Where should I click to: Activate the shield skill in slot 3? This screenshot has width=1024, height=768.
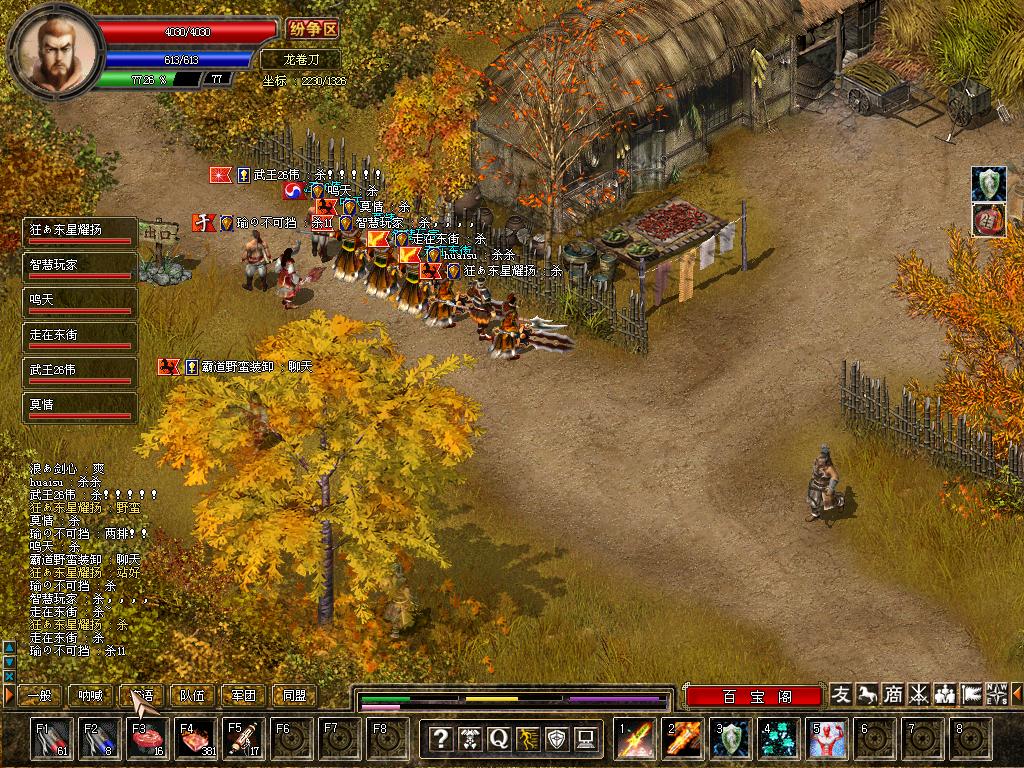tap(732, 738)
